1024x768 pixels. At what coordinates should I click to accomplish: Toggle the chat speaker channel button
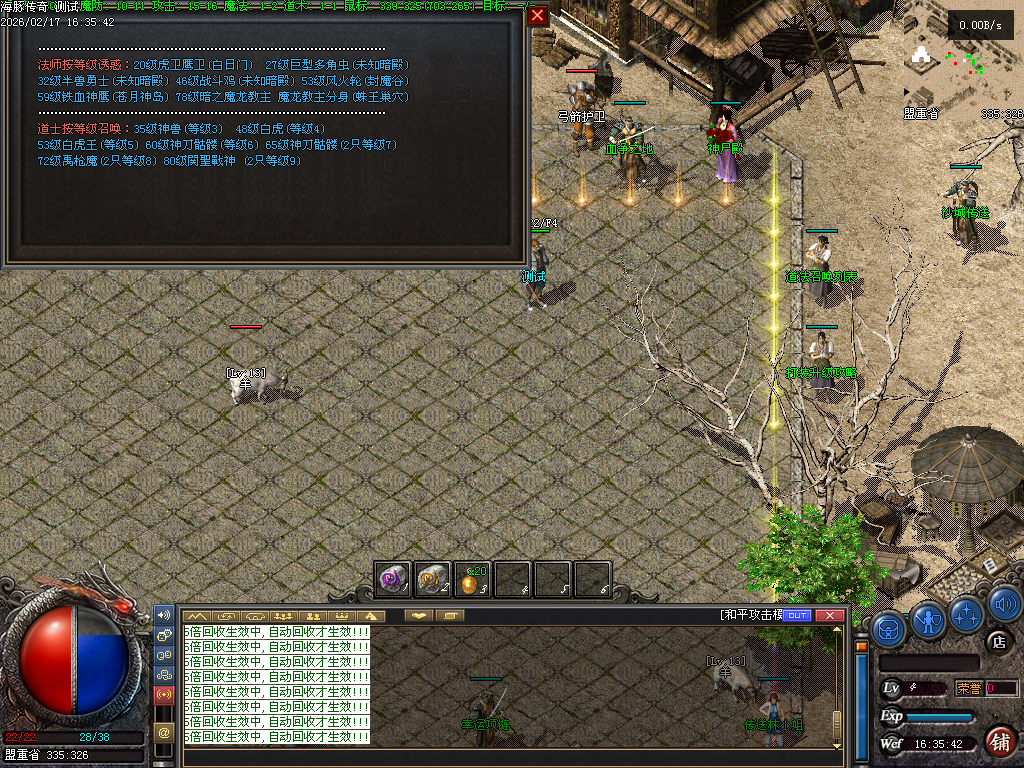pyautogui.click(x=164, y=614)
